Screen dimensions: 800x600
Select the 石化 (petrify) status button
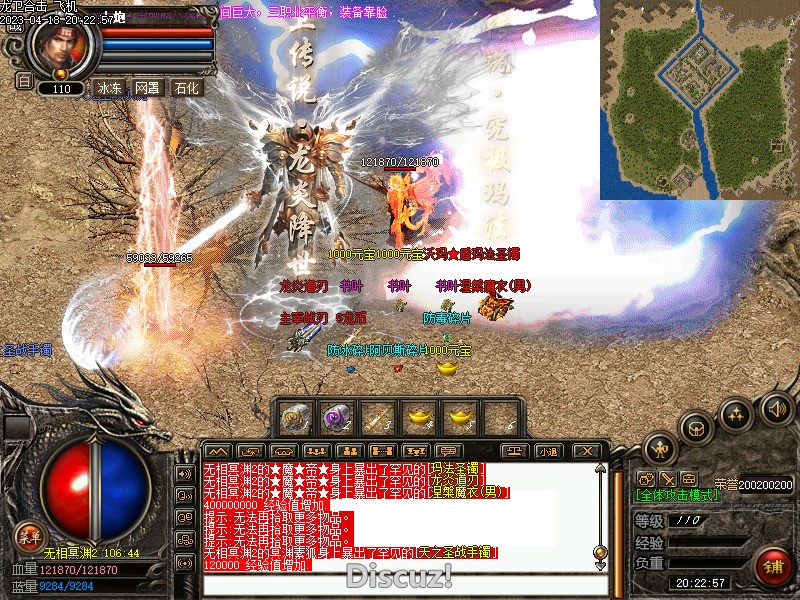pyautogui.click(x=186, y=88)
